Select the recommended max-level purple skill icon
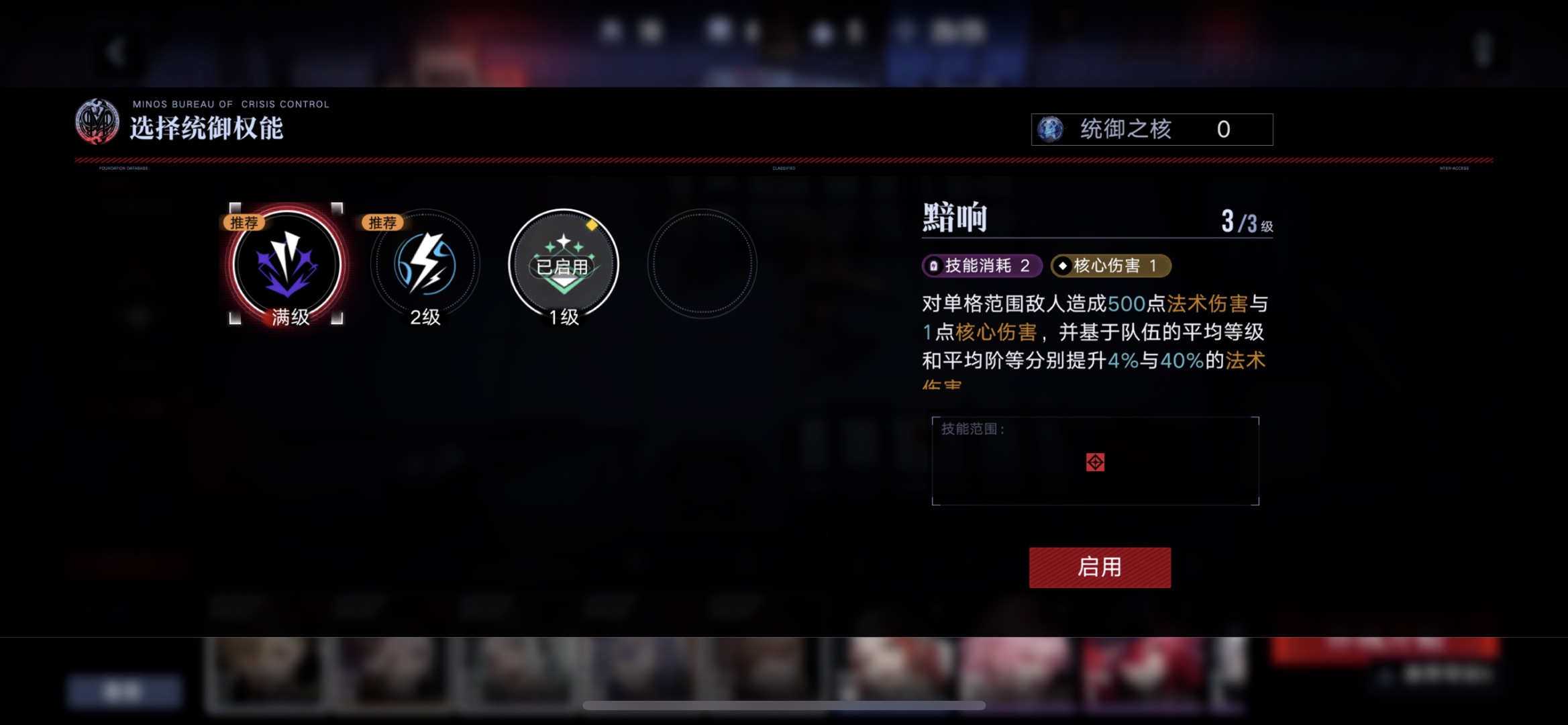1568x725 pixels. pos(287,265)
